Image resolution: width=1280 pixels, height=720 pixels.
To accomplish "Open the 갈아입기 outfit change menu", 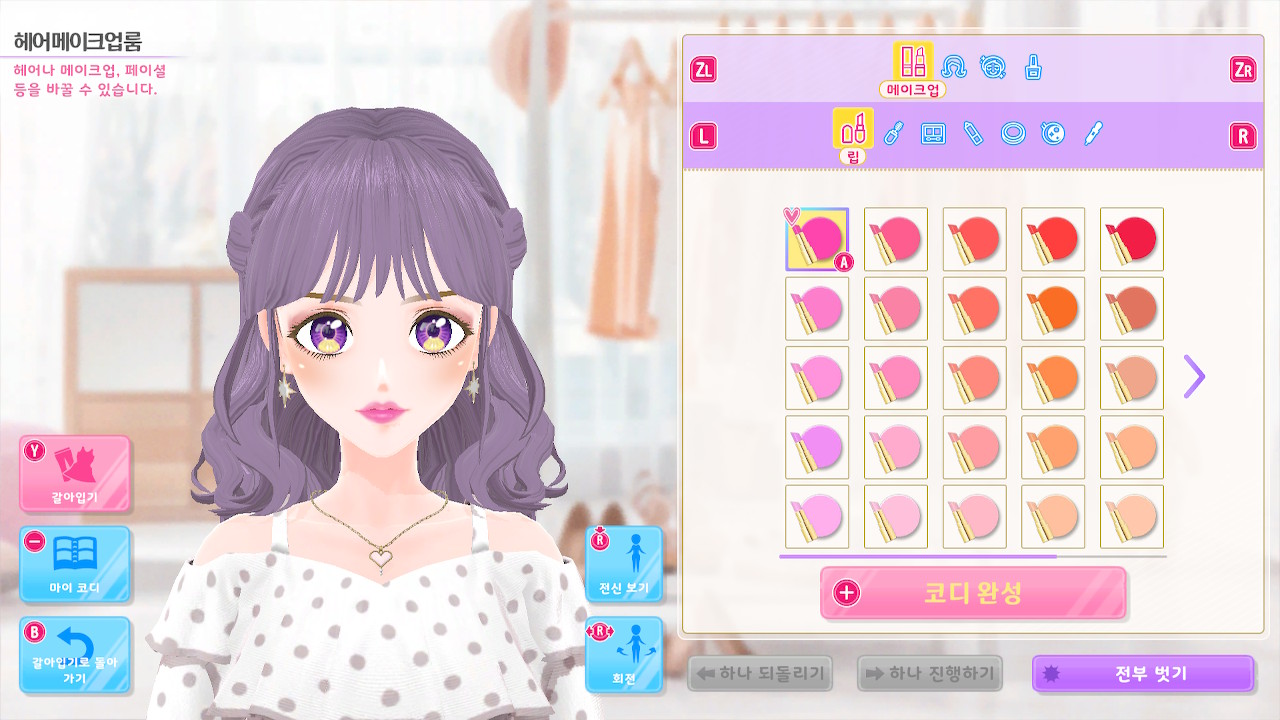I will point(75,473).
